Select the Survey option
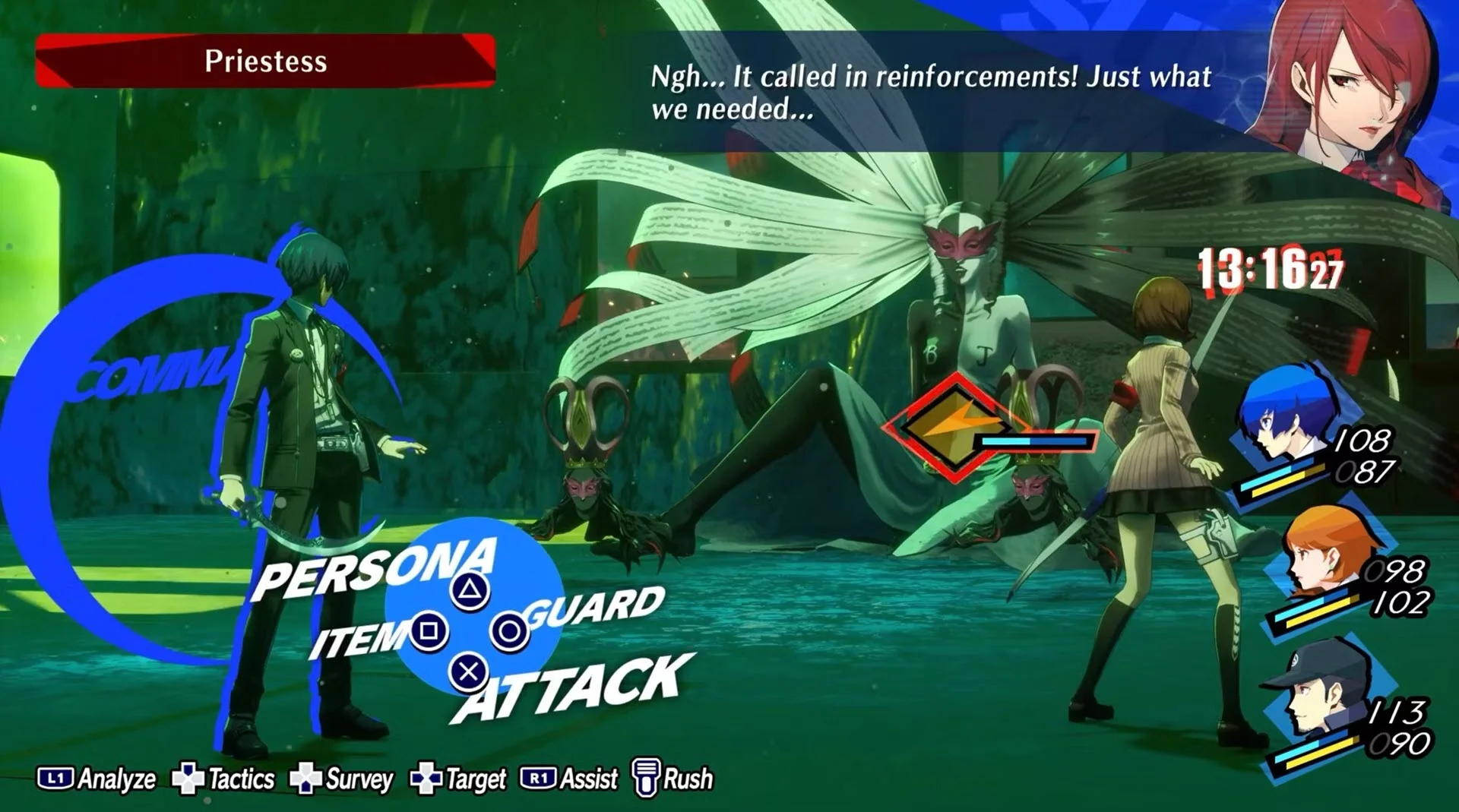This screenshot has width=1459, height=812. [342, 779]
